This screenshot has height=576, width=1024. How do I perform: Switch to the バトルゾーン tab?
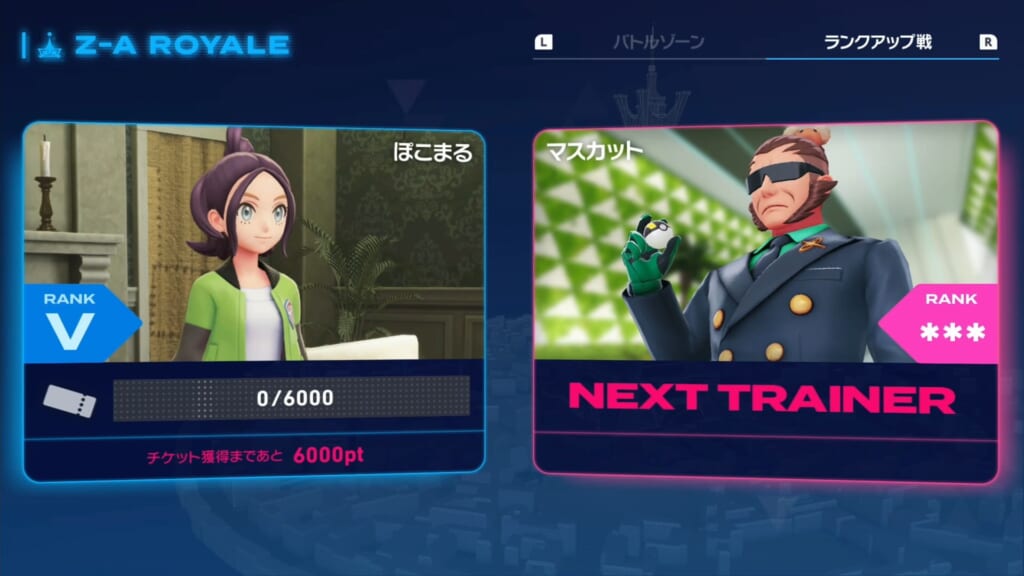[658, 42]
